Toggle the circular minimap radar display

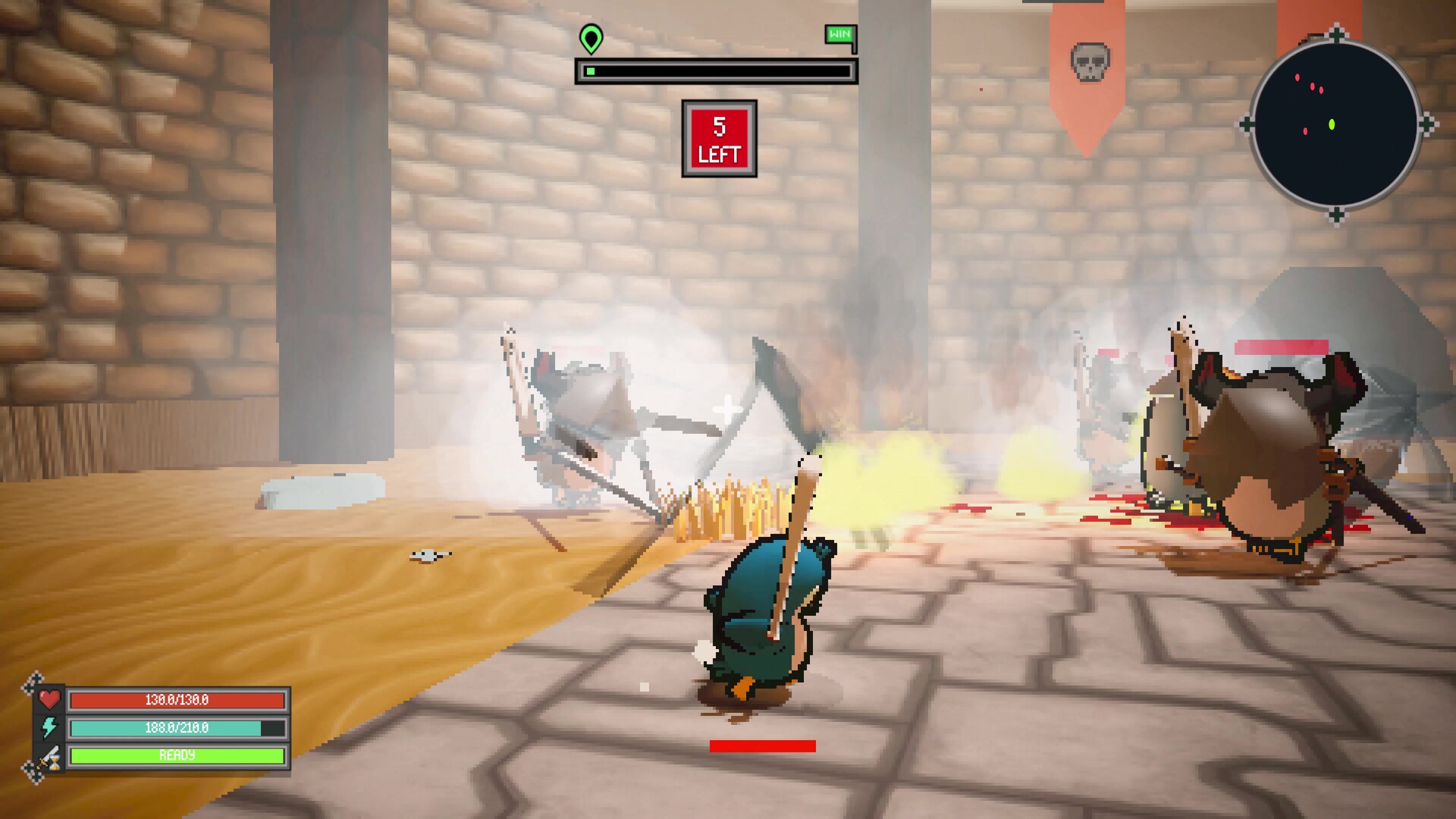point(1336,122)
